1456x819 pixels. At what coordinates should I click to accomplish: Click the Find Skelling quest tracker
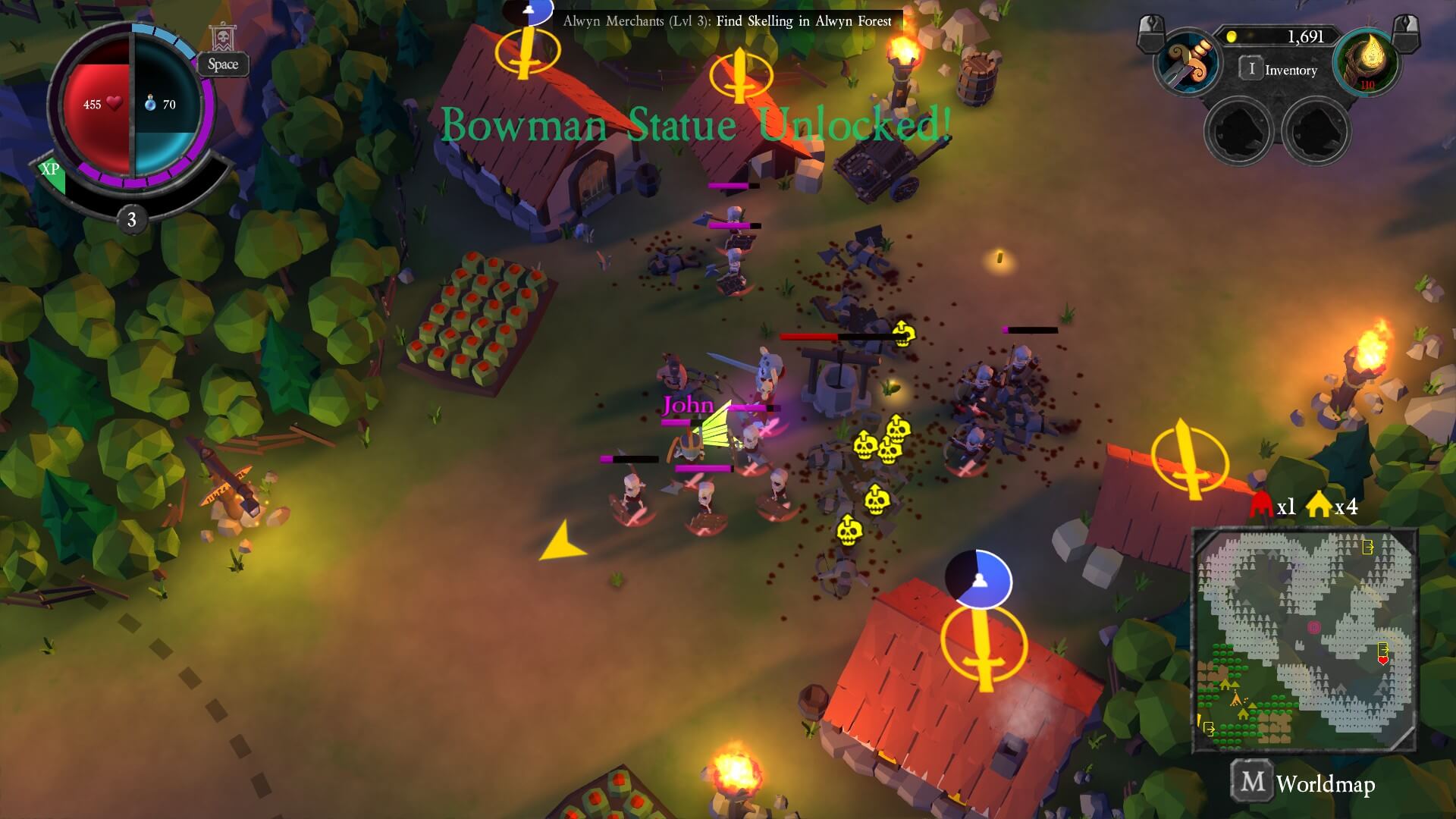coord(726,21)
